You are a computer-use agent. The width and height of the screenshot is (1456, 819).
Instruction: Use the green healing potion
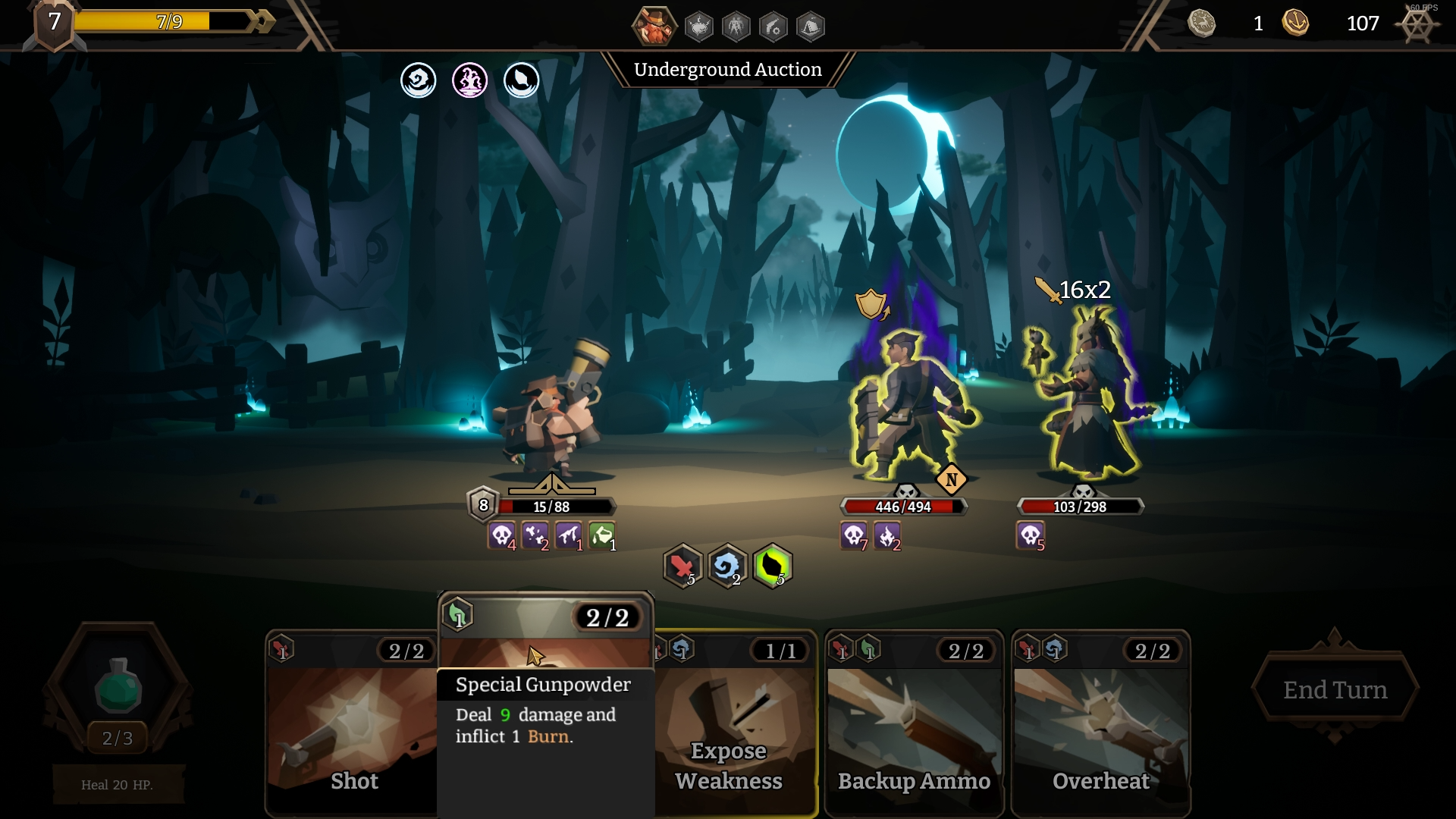point(118,686)
